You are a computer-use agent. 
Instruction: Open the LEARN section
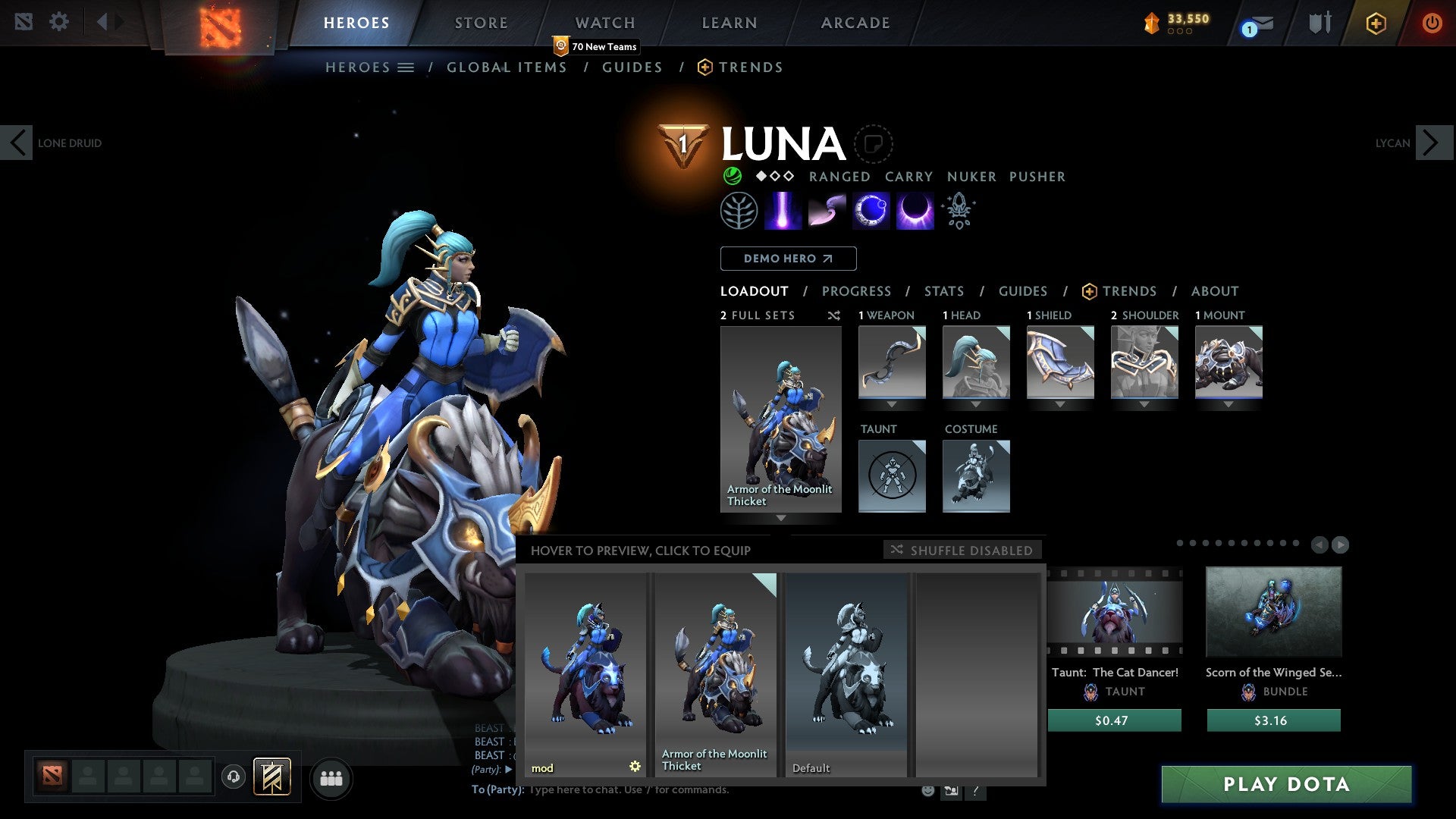pyautogui.click(x=729, y=23)
